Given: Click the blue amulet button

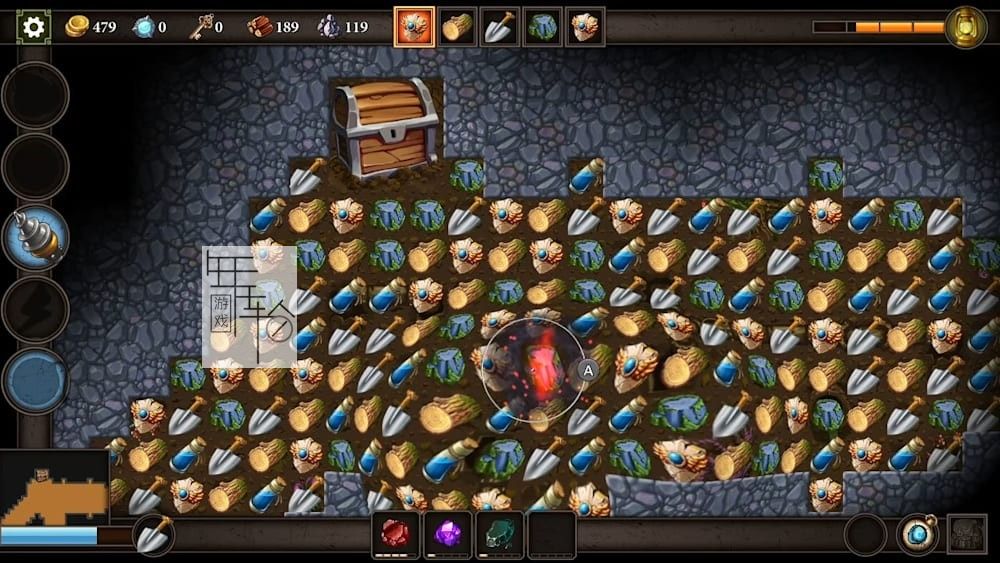Looking at the screenshot, I should (x=917, y=534).
